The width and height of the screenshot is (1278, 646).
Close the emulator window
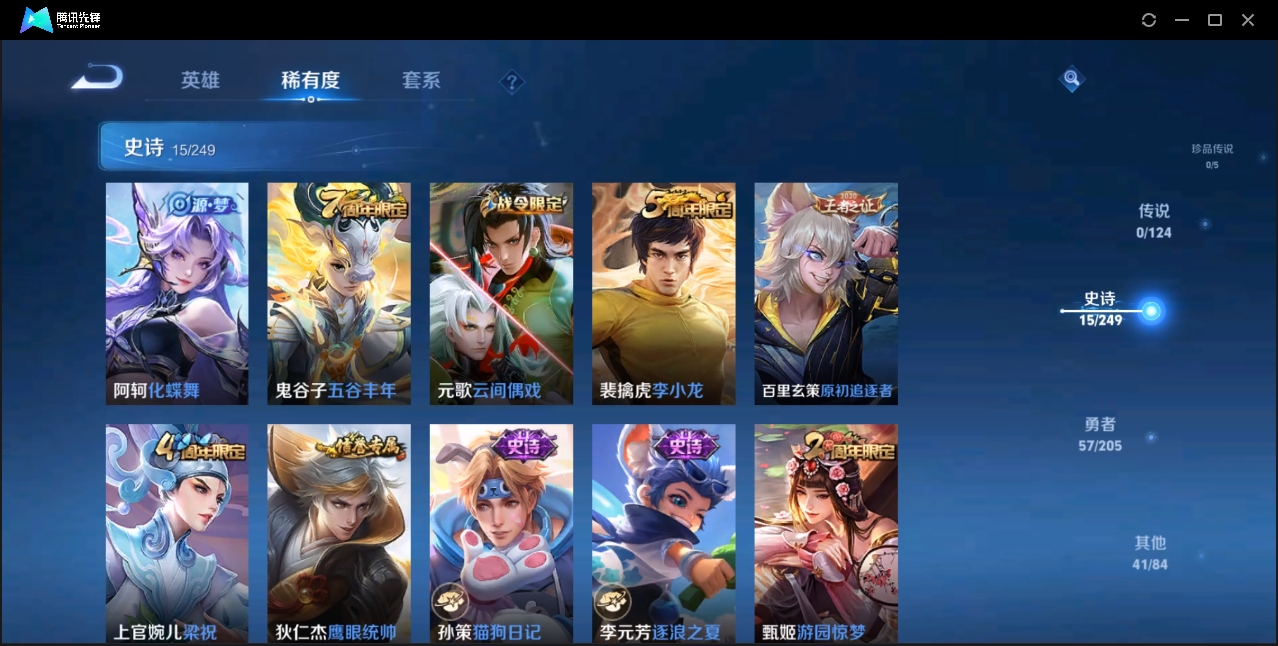tap(1248, 20)
